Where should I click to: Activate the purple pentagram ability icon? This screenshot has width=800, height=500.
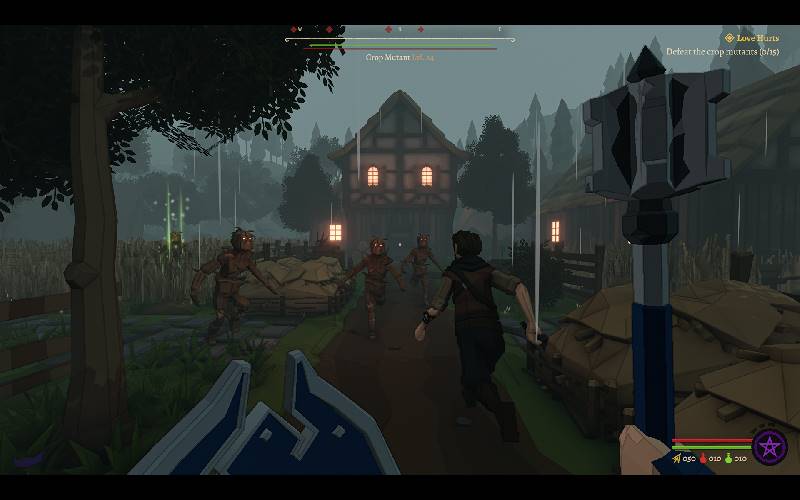click(x=769, y=447)
